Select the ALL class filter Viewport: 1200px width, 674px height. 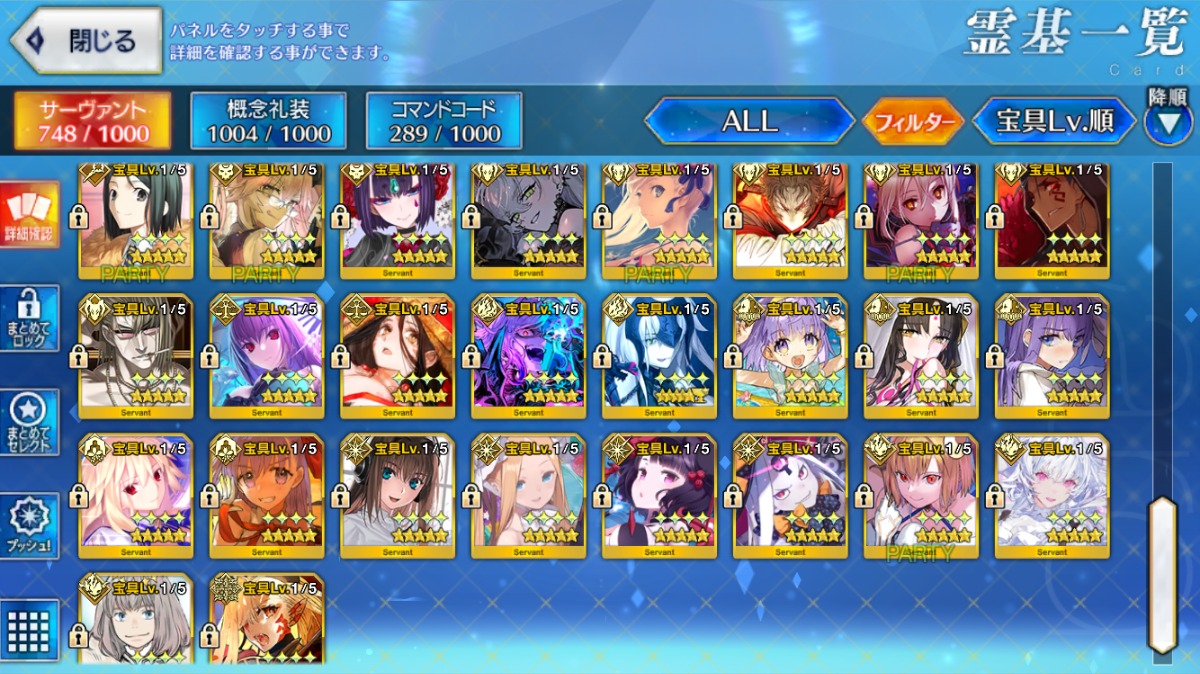[750, 122]
